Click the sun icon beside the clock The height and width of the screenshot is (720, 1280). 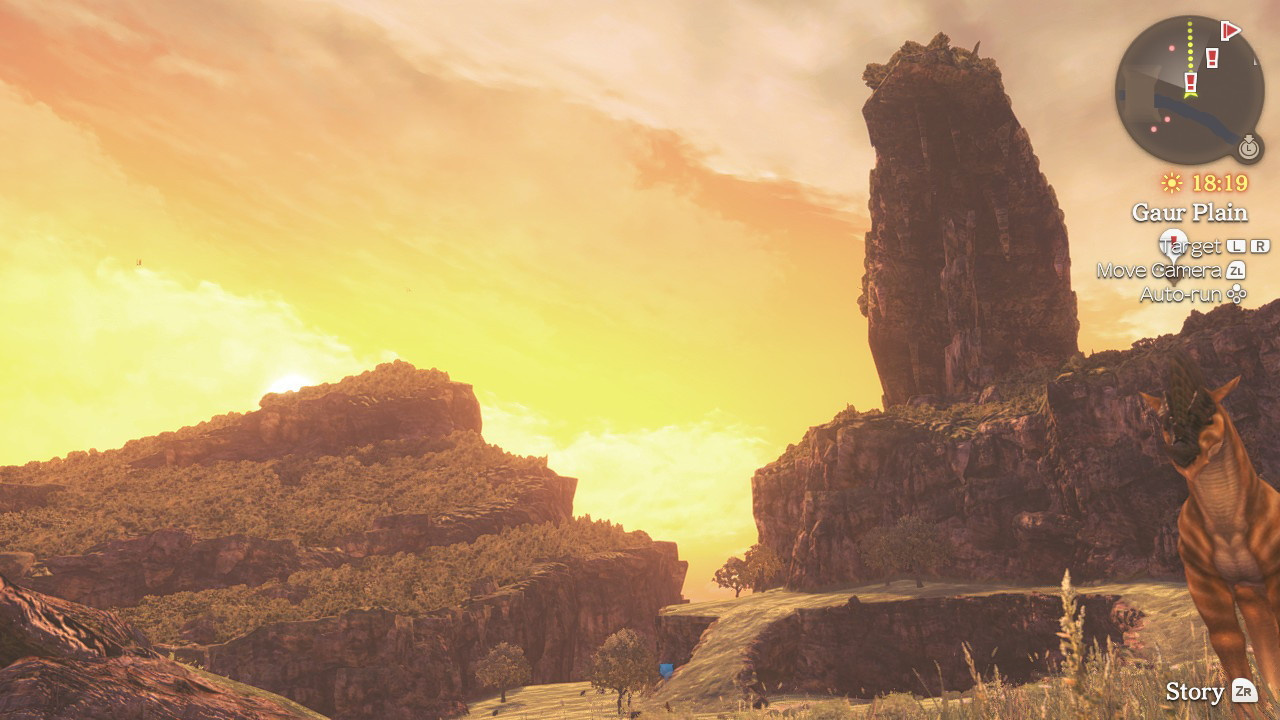coord(1171,182)
